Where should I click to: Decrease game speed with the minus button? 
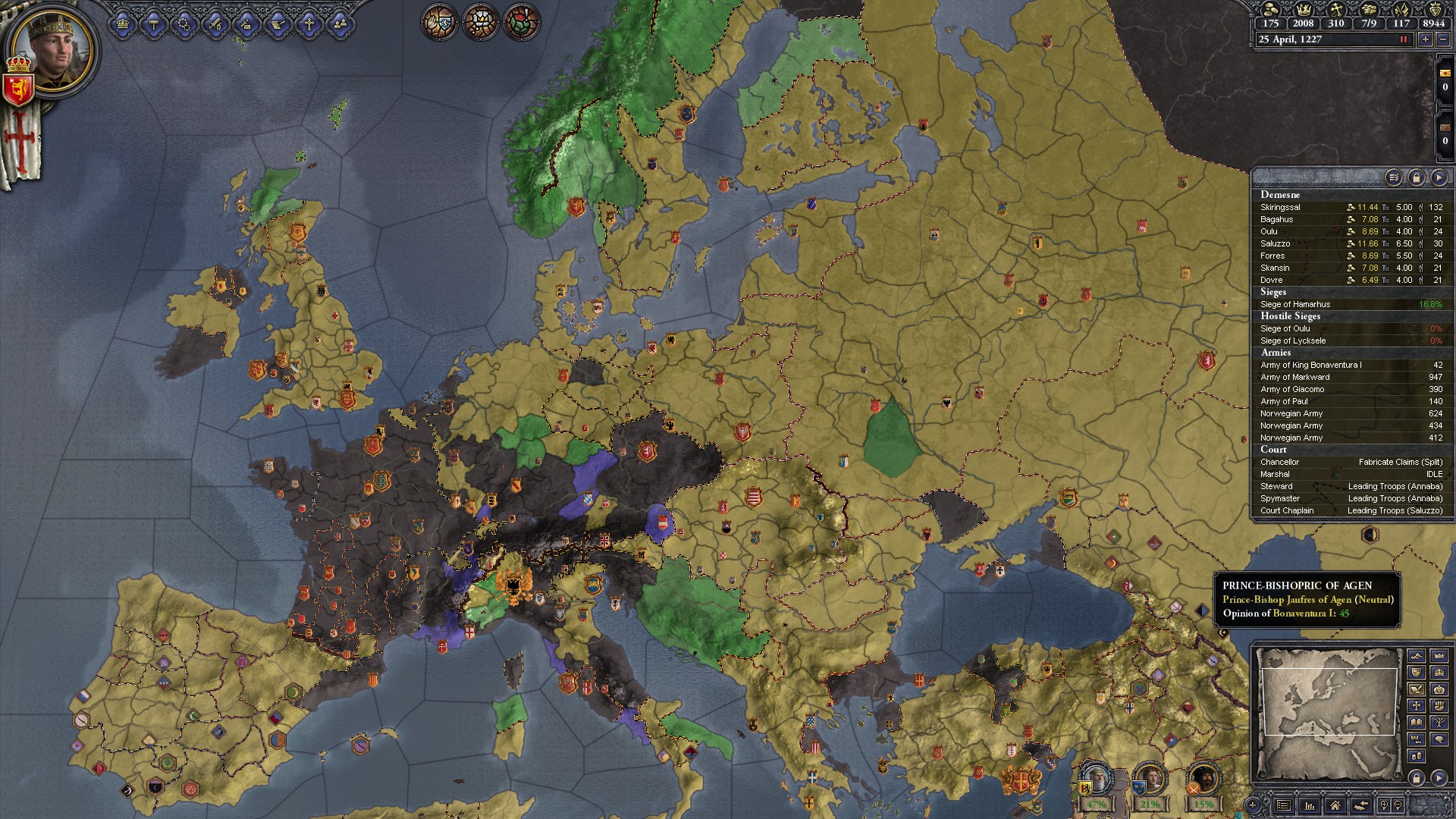pyautogui.click(x=1444, y=39)
